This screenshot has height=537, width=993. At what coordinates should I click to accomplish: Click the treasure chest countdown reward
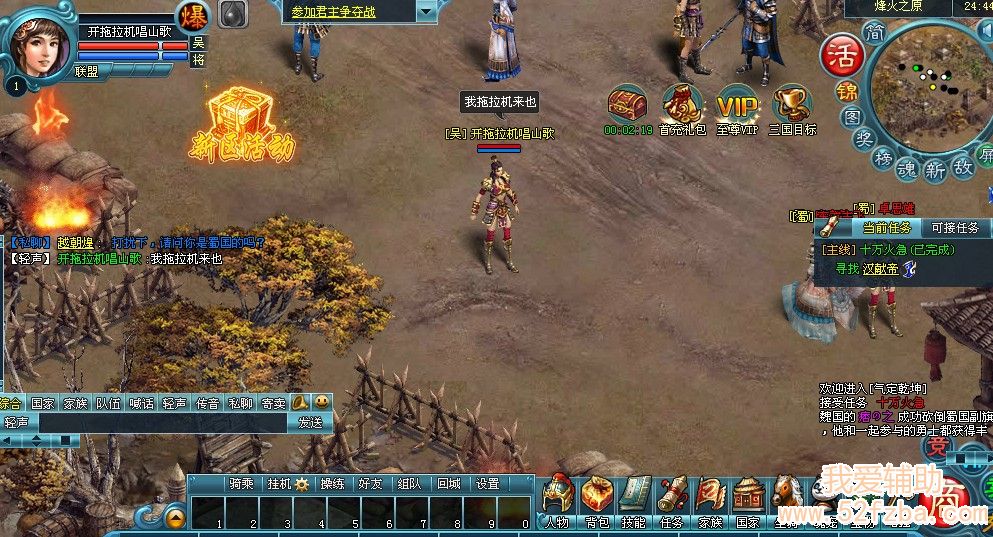[x=628, y=106]
